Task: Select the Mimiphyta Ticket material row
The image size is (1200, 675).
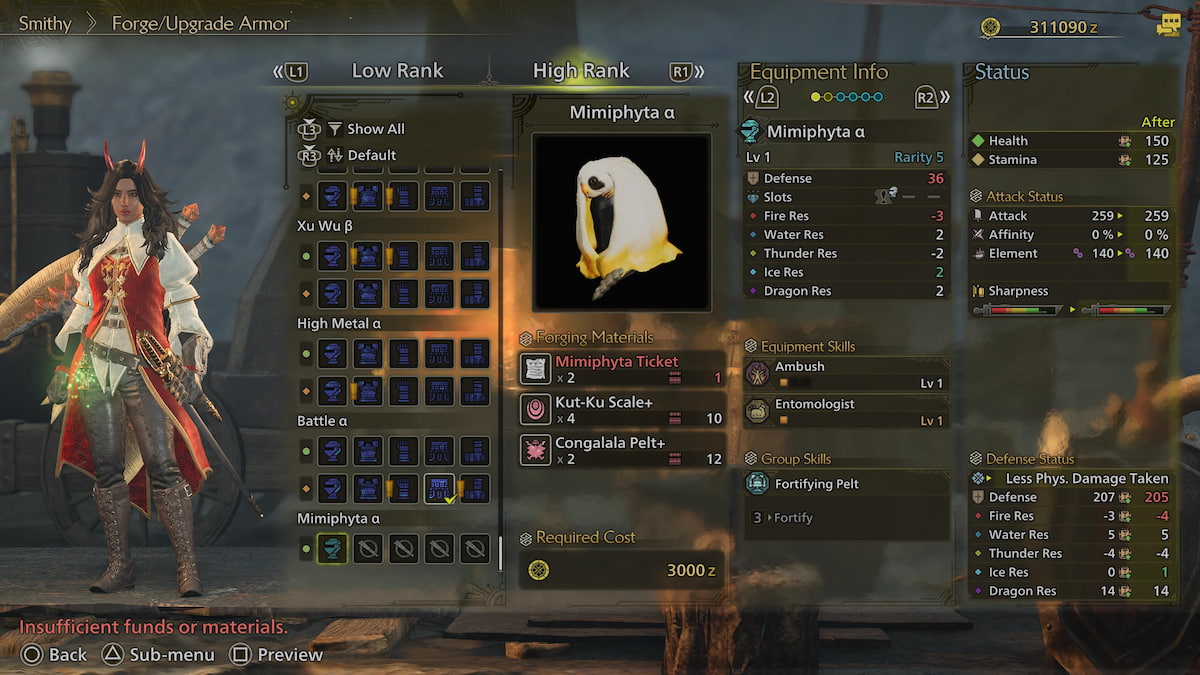Action: click(622, 369)
